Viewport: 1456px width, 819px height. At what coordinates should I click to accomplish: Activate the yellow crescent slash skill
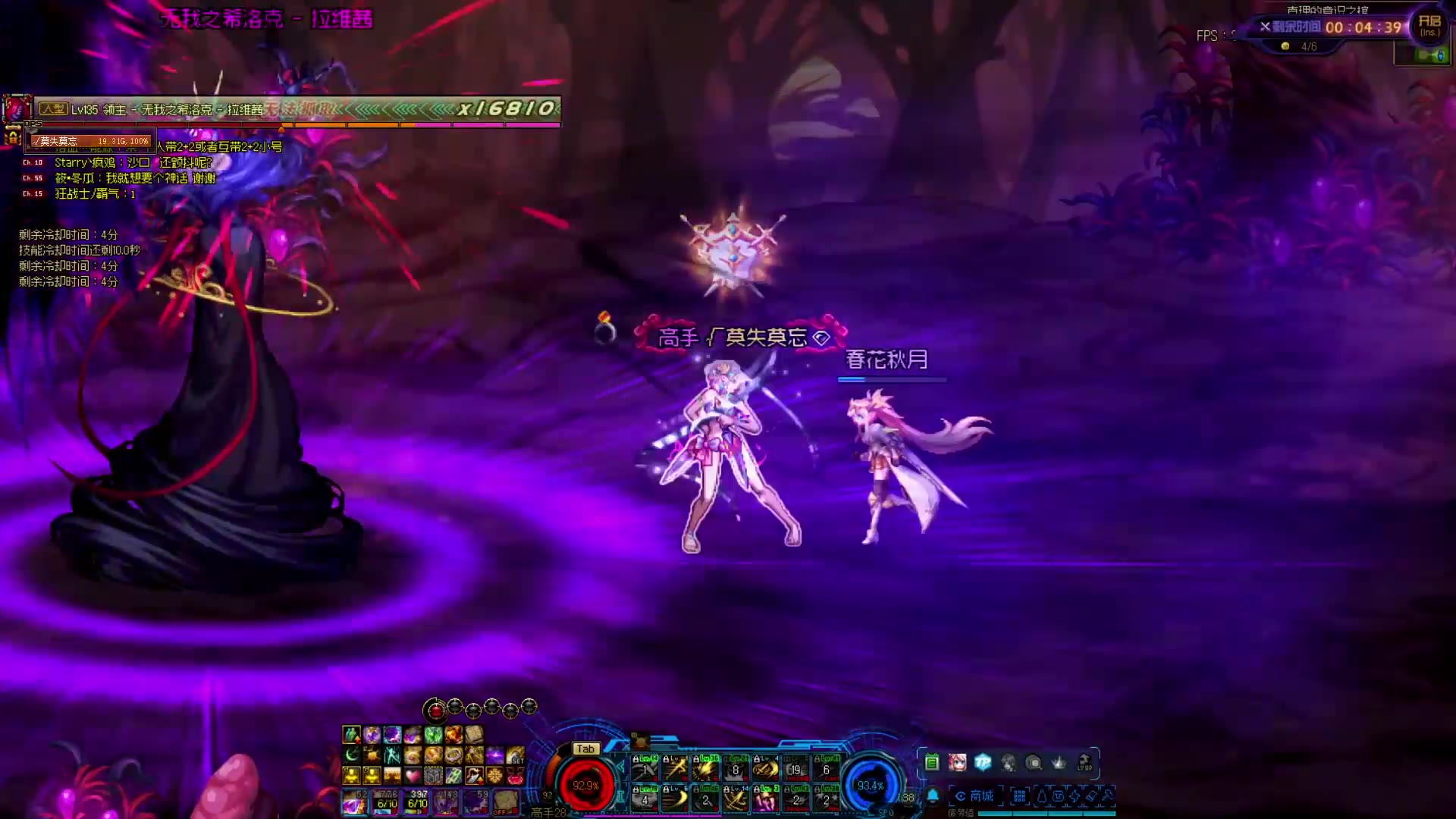click(675, 799)
